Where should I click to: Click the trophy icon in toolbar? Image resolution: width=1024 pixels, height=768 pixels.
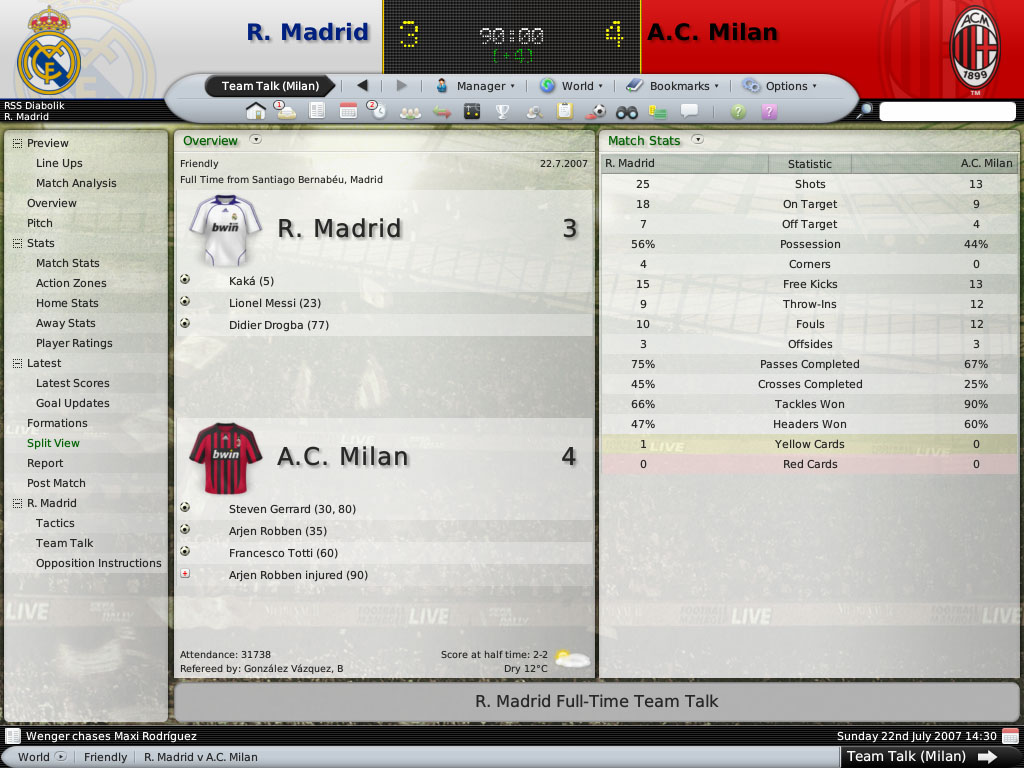[x=503, y=111]
